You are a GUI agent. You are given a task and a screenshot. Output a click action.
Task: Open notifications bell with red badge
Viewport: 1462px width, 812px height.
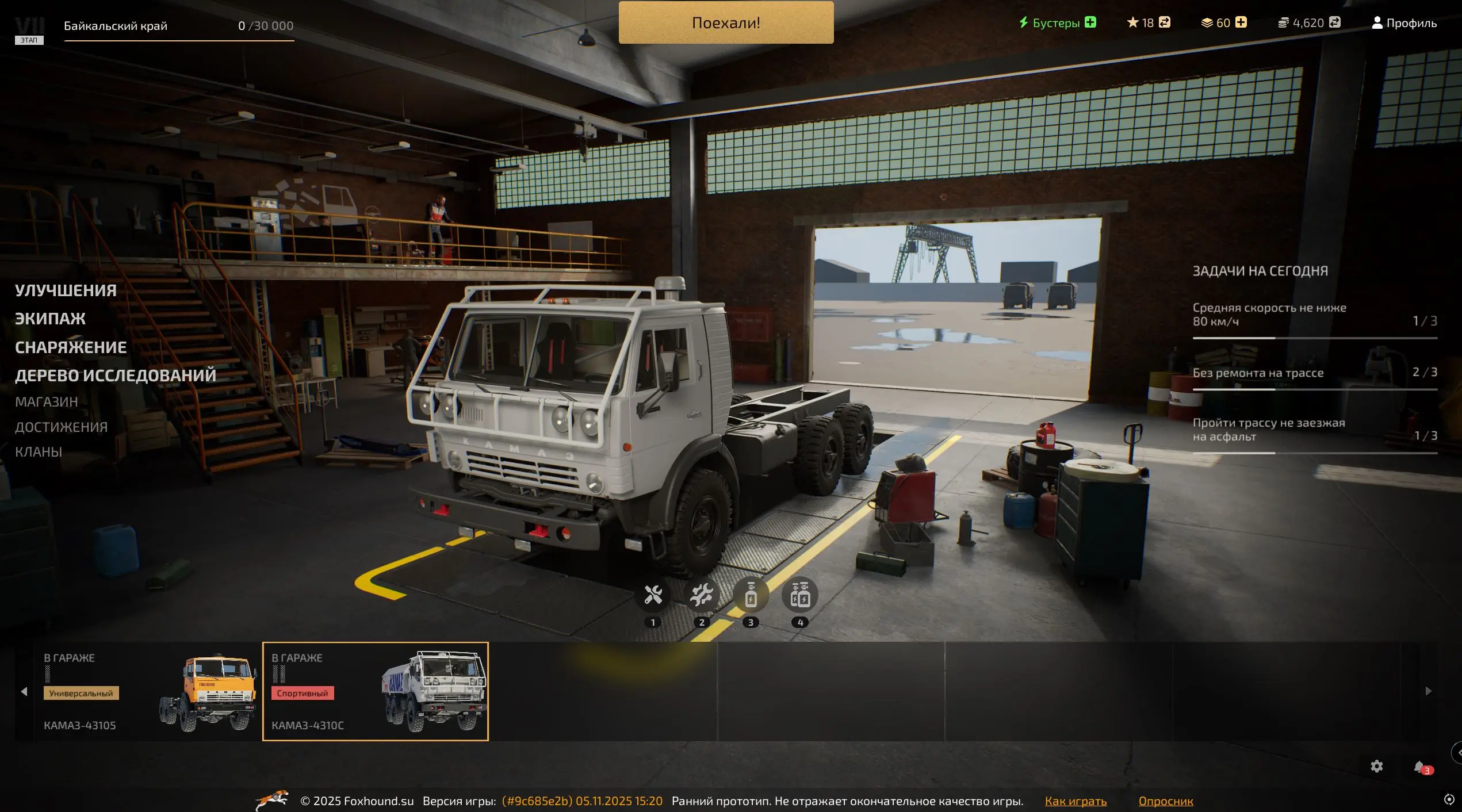[1419, 767]
